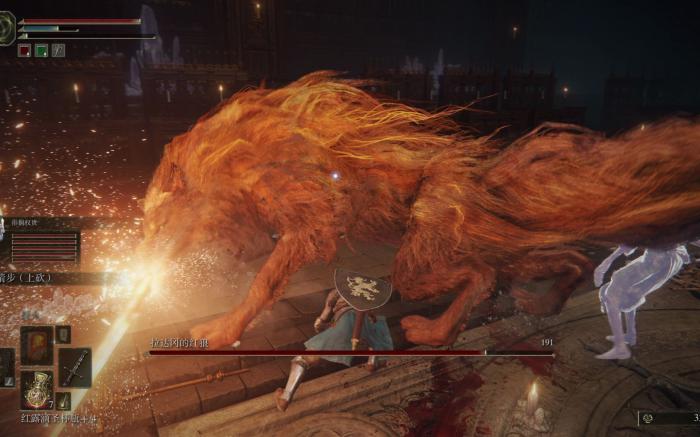Select the spell slot with portrait icon
Screen dimensions: 700x437
point(37,345)
